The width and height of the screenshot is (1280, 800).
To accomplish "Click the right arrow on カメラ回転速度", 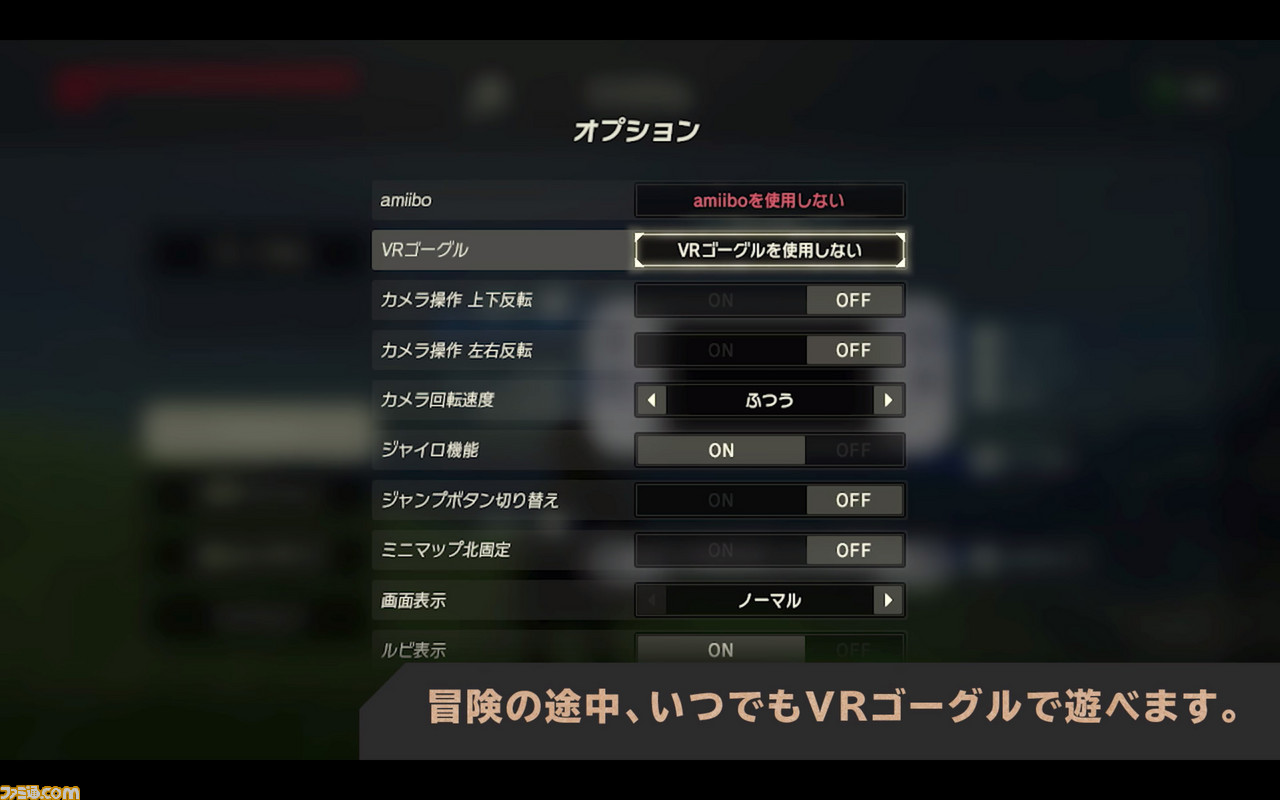I will pos(889,400).
